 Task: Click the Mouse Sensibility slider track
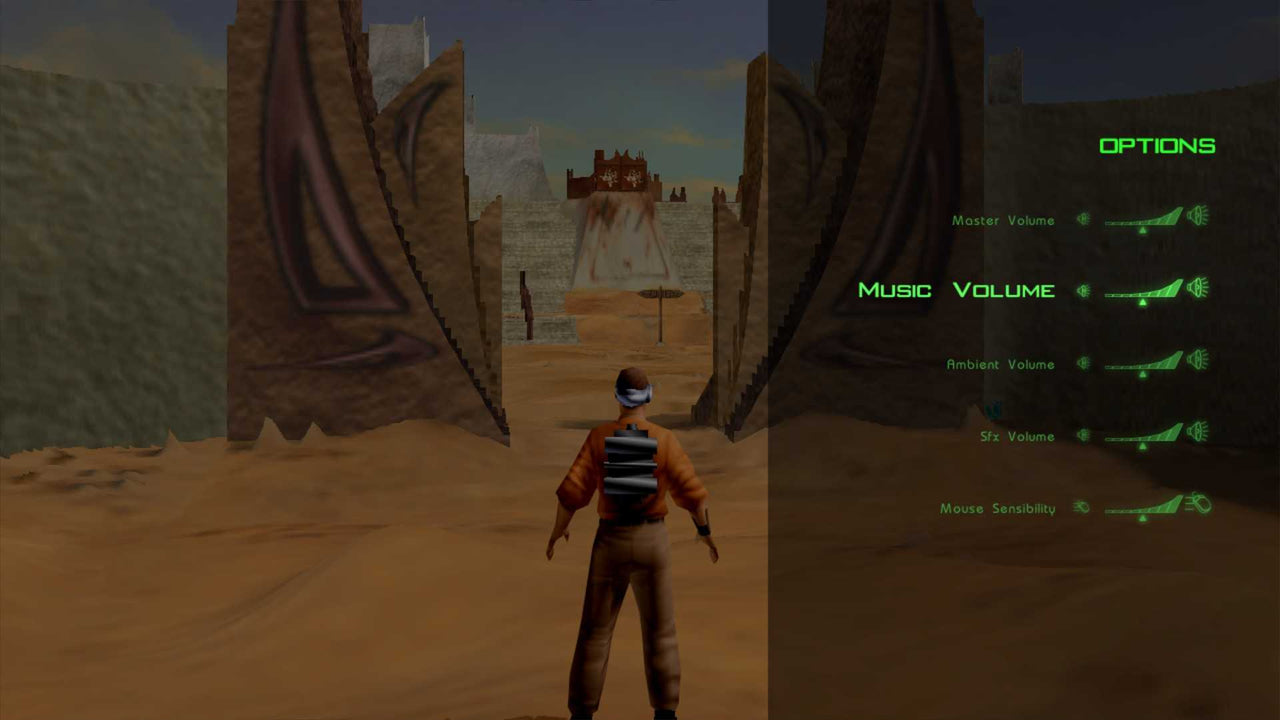pyautogui.click(x=1140, y=510)
